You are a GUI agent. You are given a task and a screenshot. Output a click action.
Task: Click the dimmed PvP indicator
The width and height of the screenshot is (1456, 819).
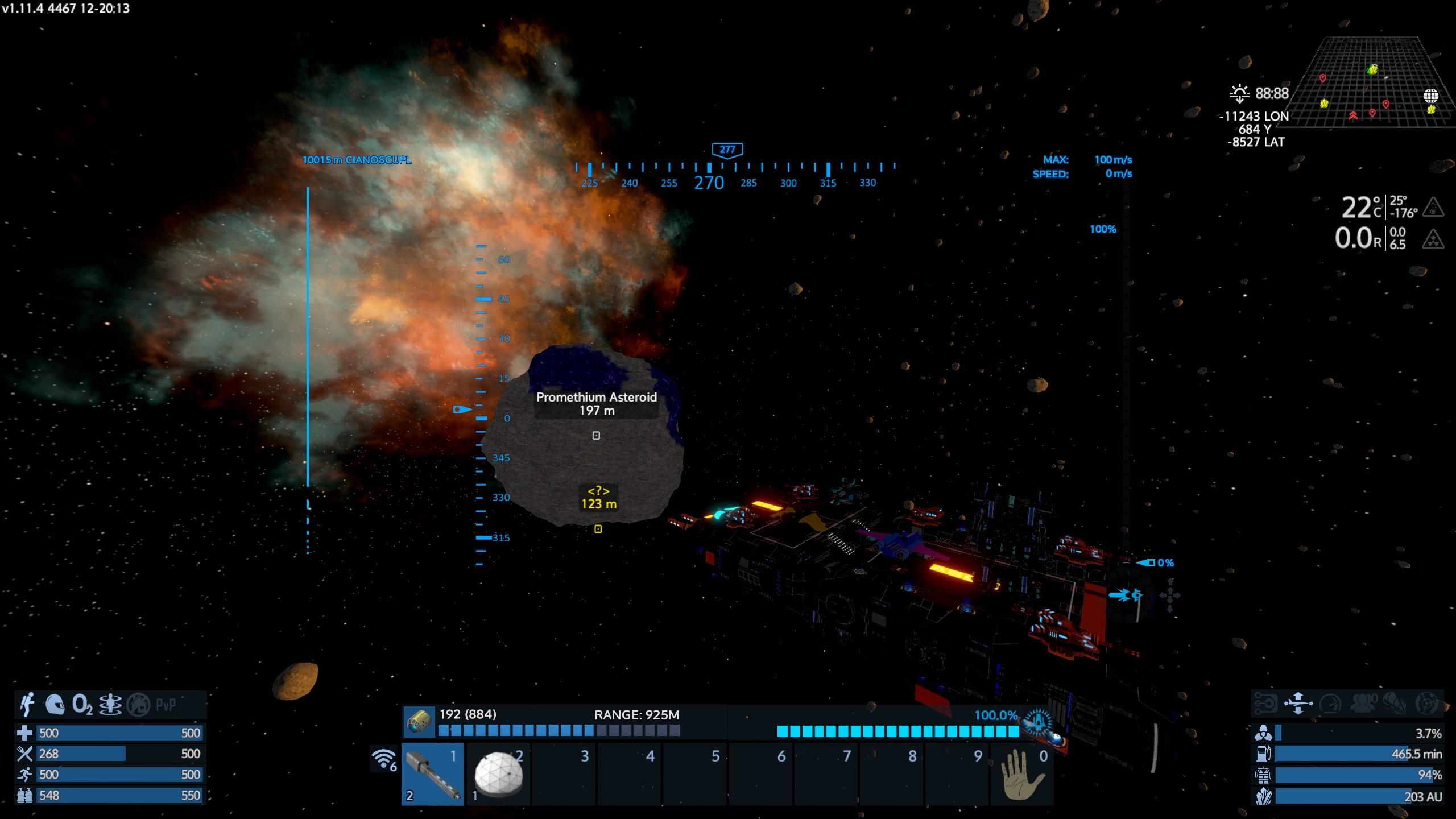point(166,705)
